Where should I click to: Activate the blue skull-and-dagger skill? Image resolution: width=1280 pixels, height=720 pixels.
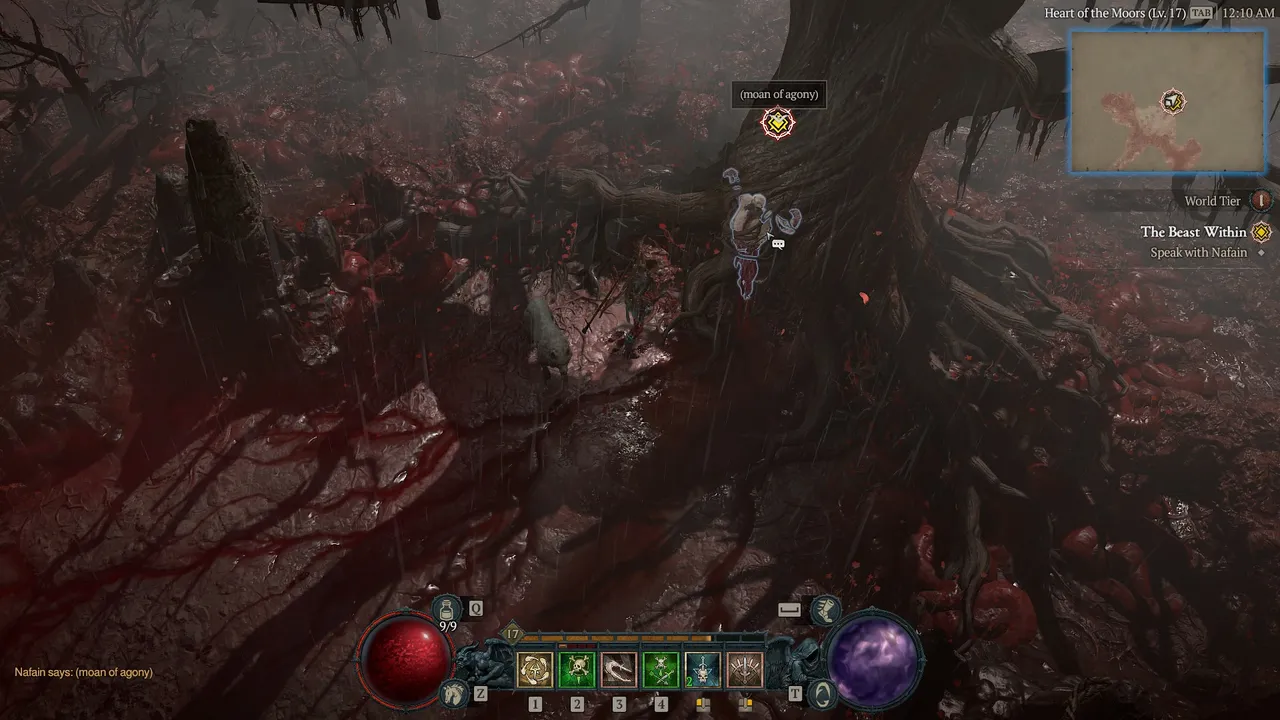703,670
